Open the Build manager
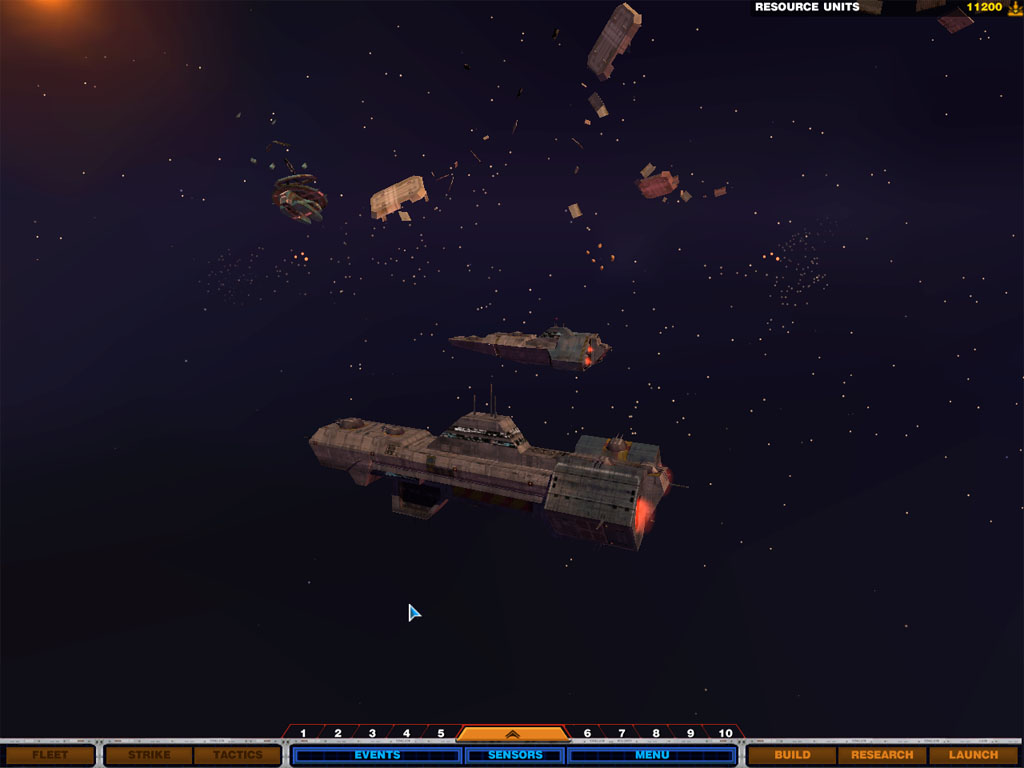This screenshot has width=1024, height=768. [792, 755]
